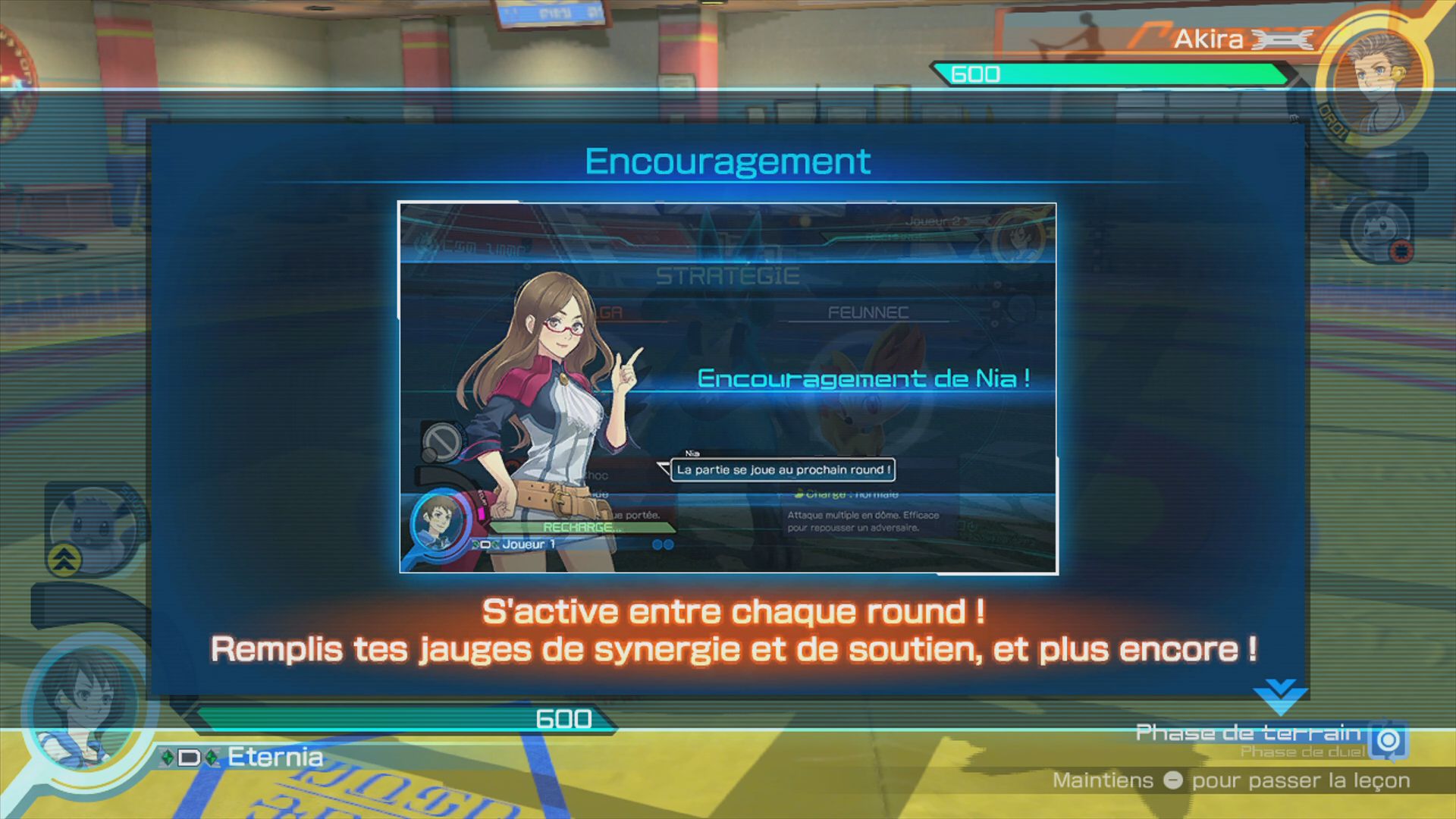Click the Eevee support Pokémon icon

(x=95, y=528)
